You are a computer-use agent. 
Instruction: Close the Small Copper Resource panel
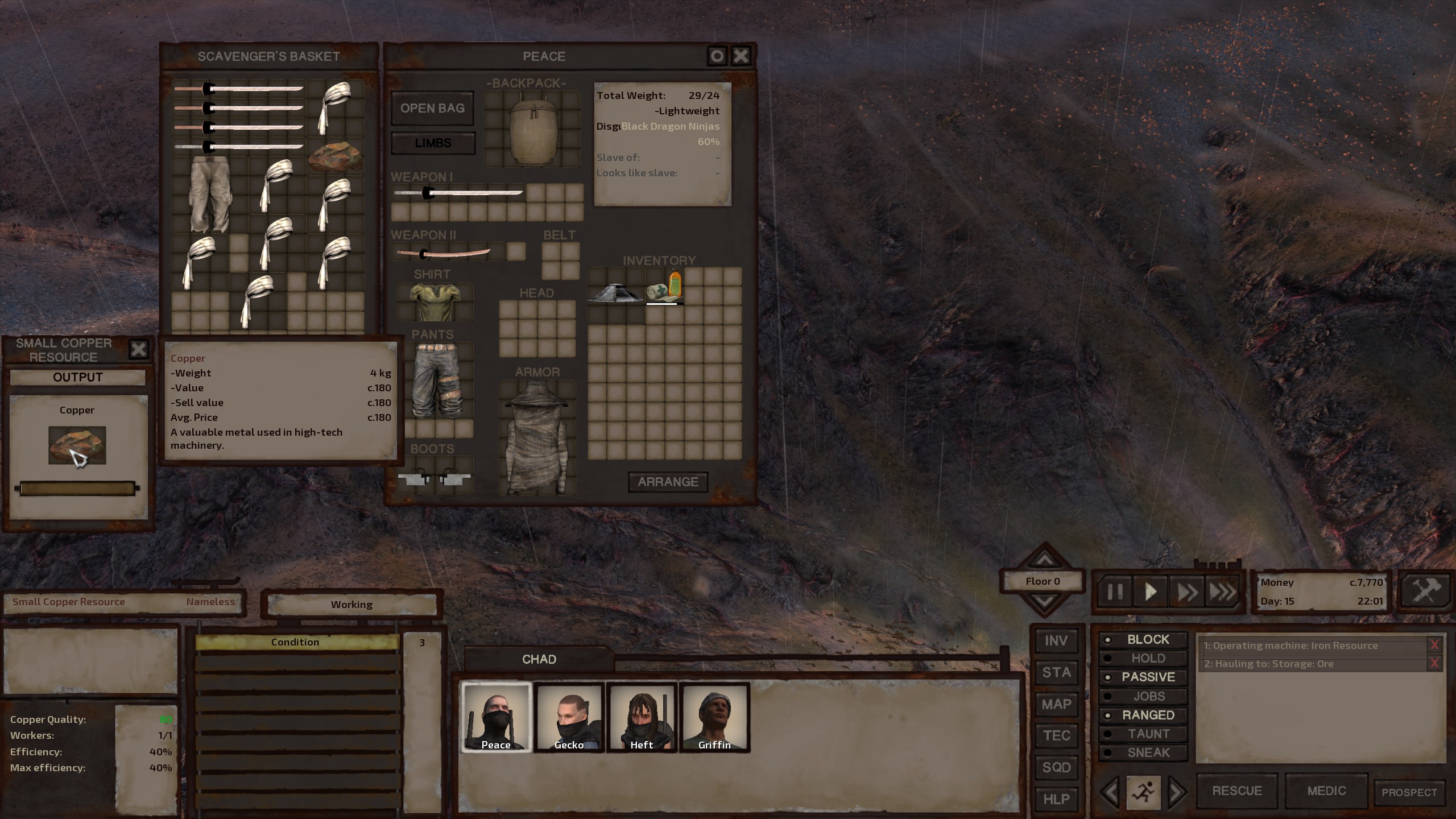click(138, 349)
